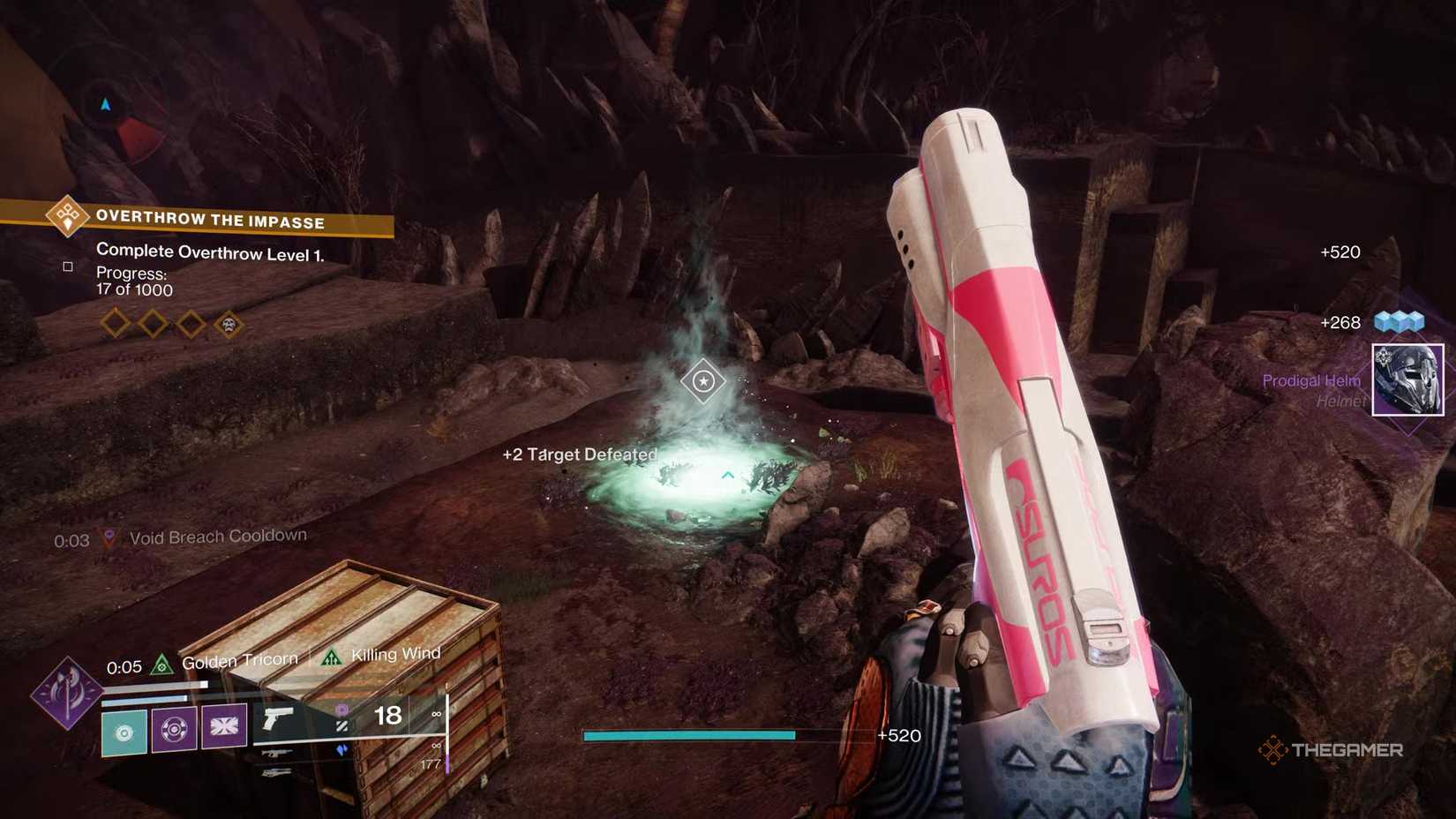
Task: Select the secondary auto rifle weapon slot
Action: coord(277,754)
